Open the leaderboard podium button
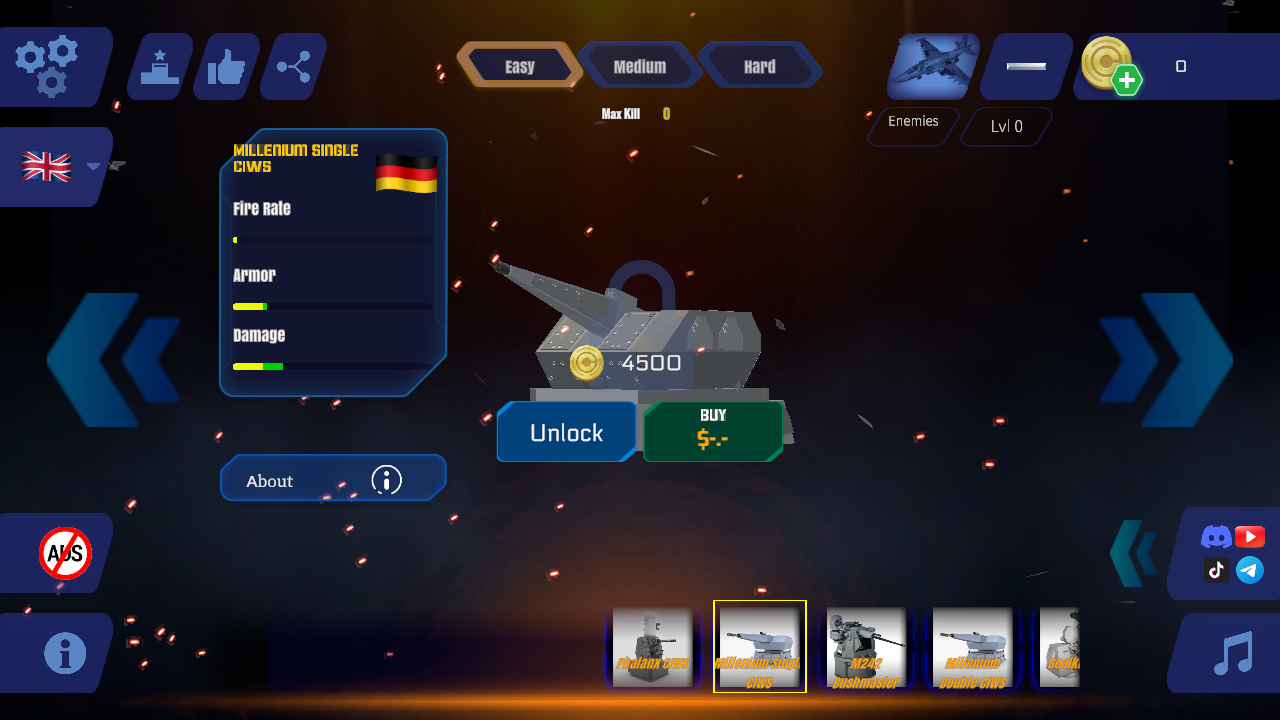The image size is (1280, 720). tap(160, 67)
